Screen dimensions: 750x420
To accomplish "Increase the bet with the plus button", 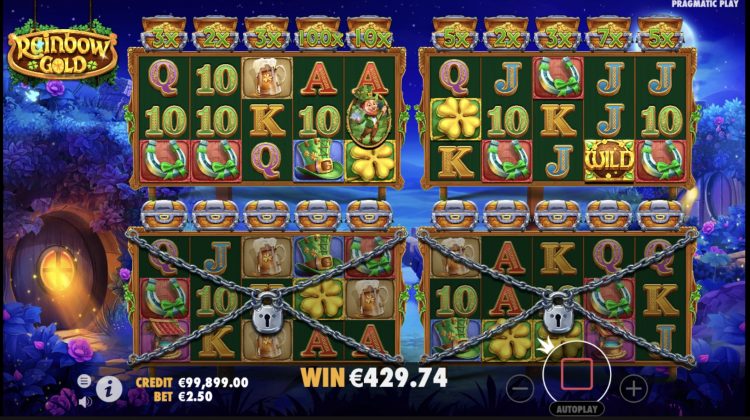I will tap(632, 385).
